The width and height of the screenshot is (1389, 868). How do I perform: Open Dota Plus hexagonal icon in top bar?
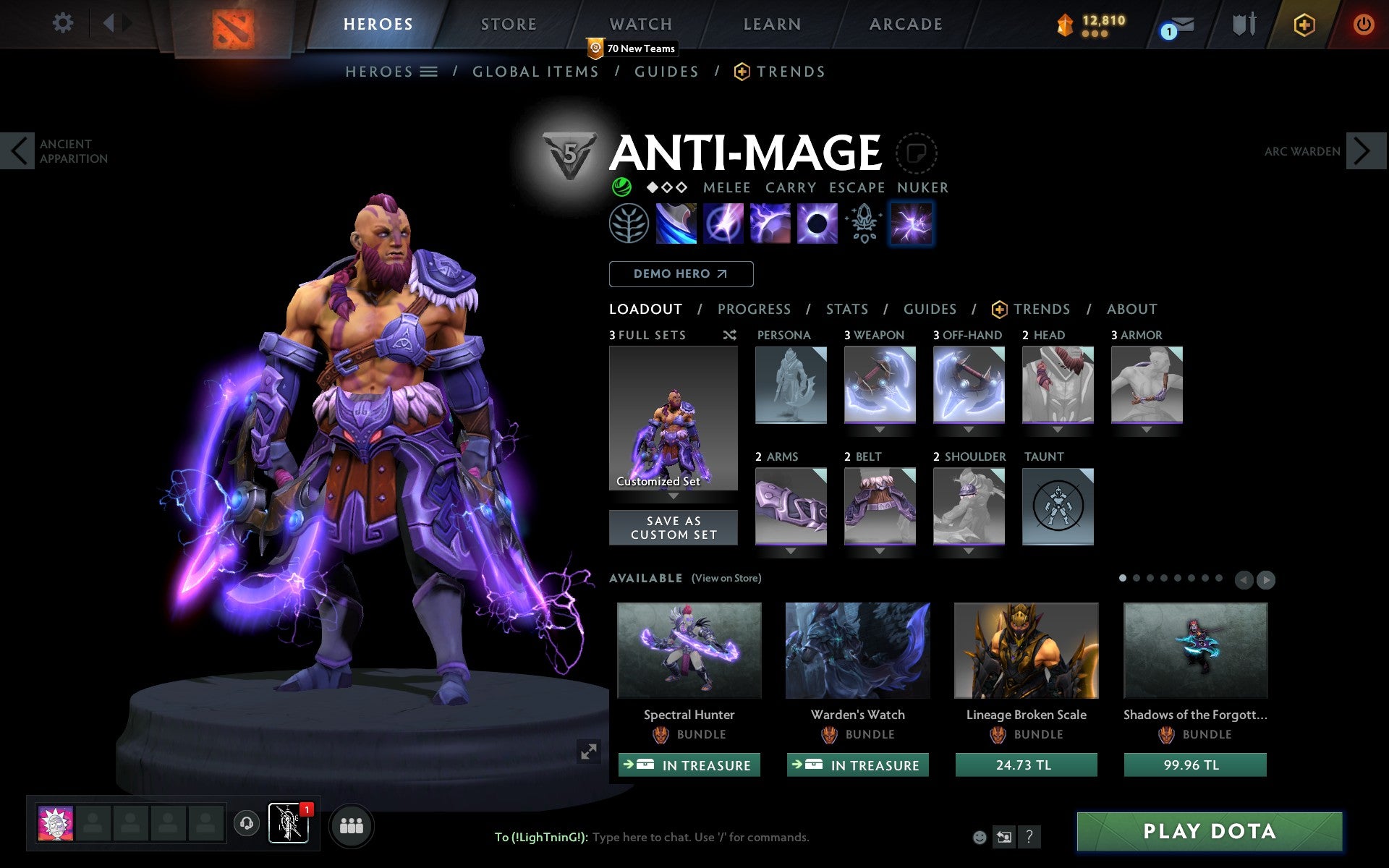pyautogui.click(x=1302, y=24)
